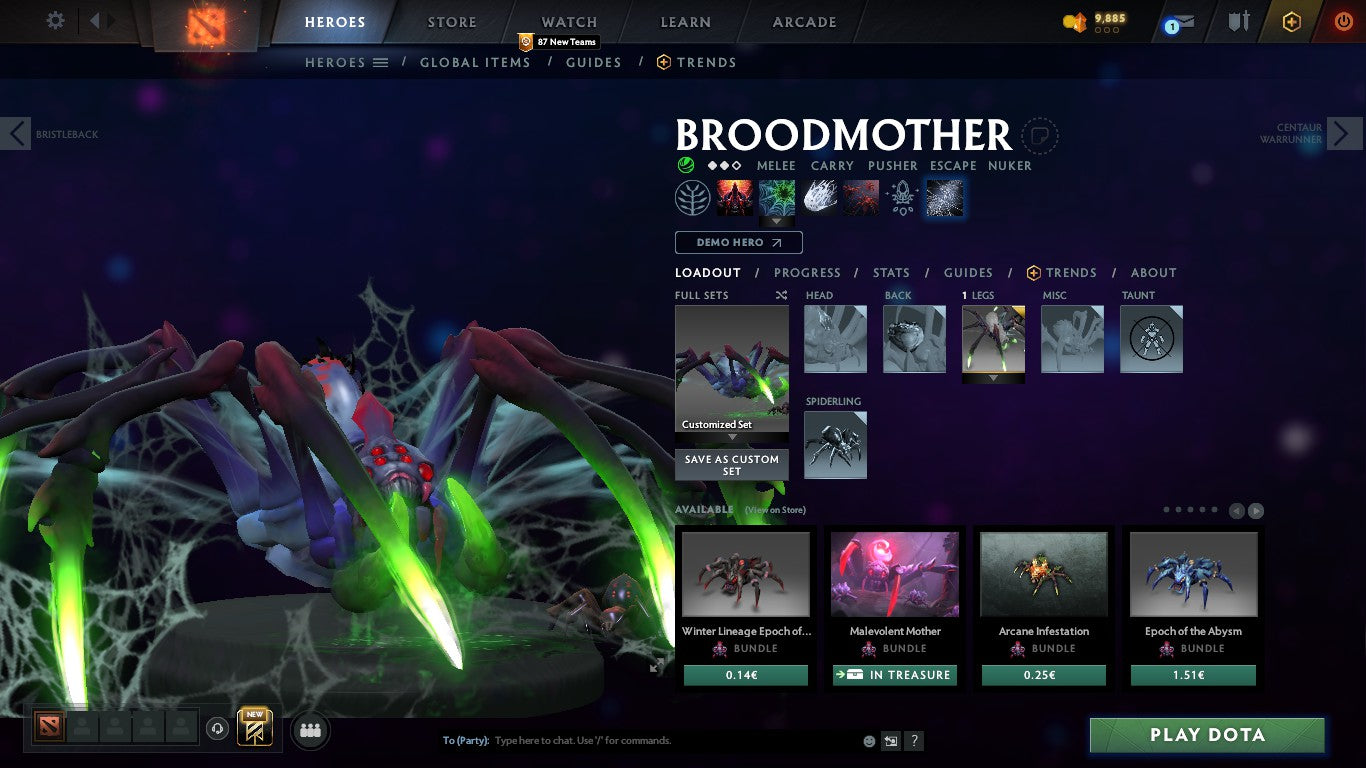Open the party group icon near the chat bar

[310, 730]
